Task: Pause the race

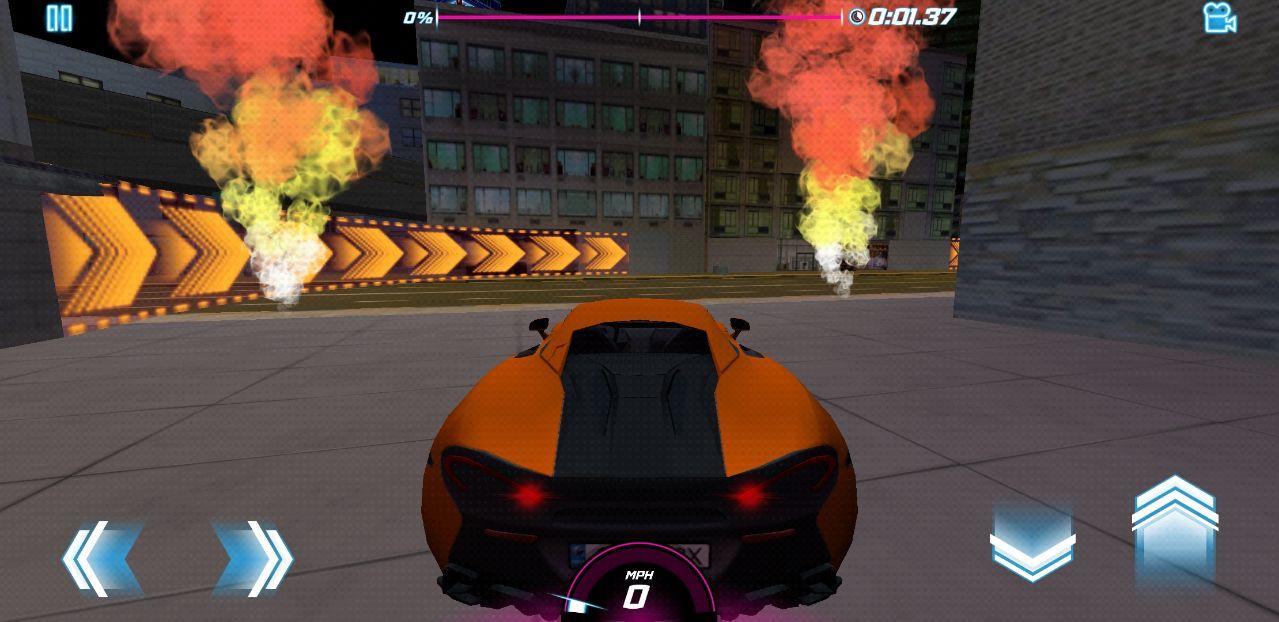Action: (x=60, y=18)
